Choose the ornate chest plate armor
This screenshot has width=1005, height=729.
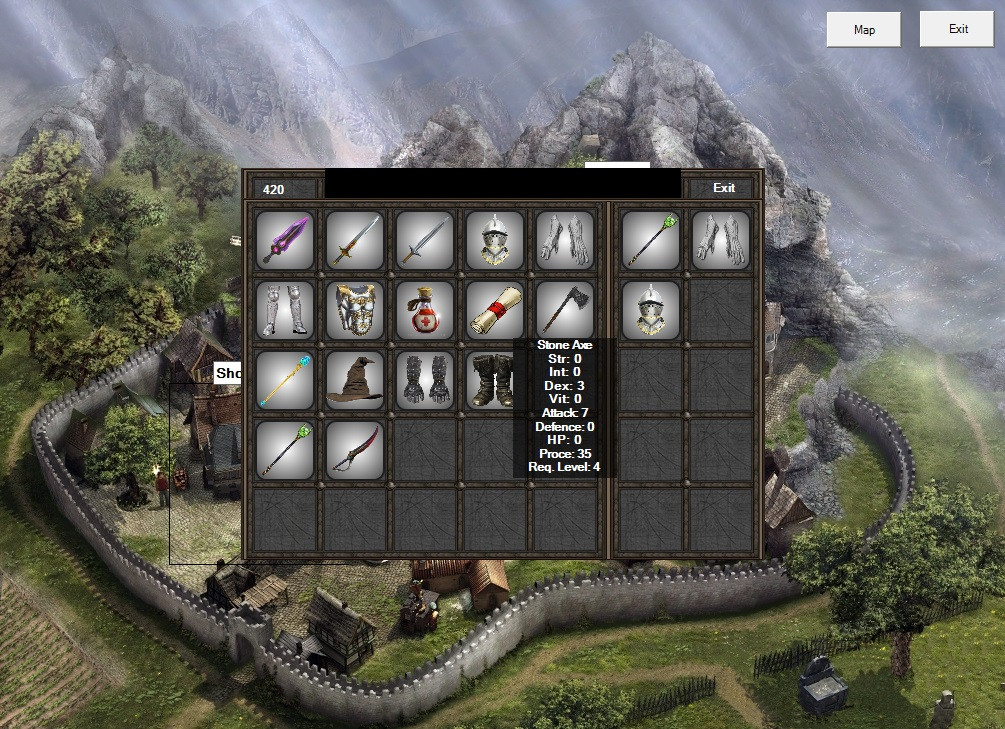355,310
